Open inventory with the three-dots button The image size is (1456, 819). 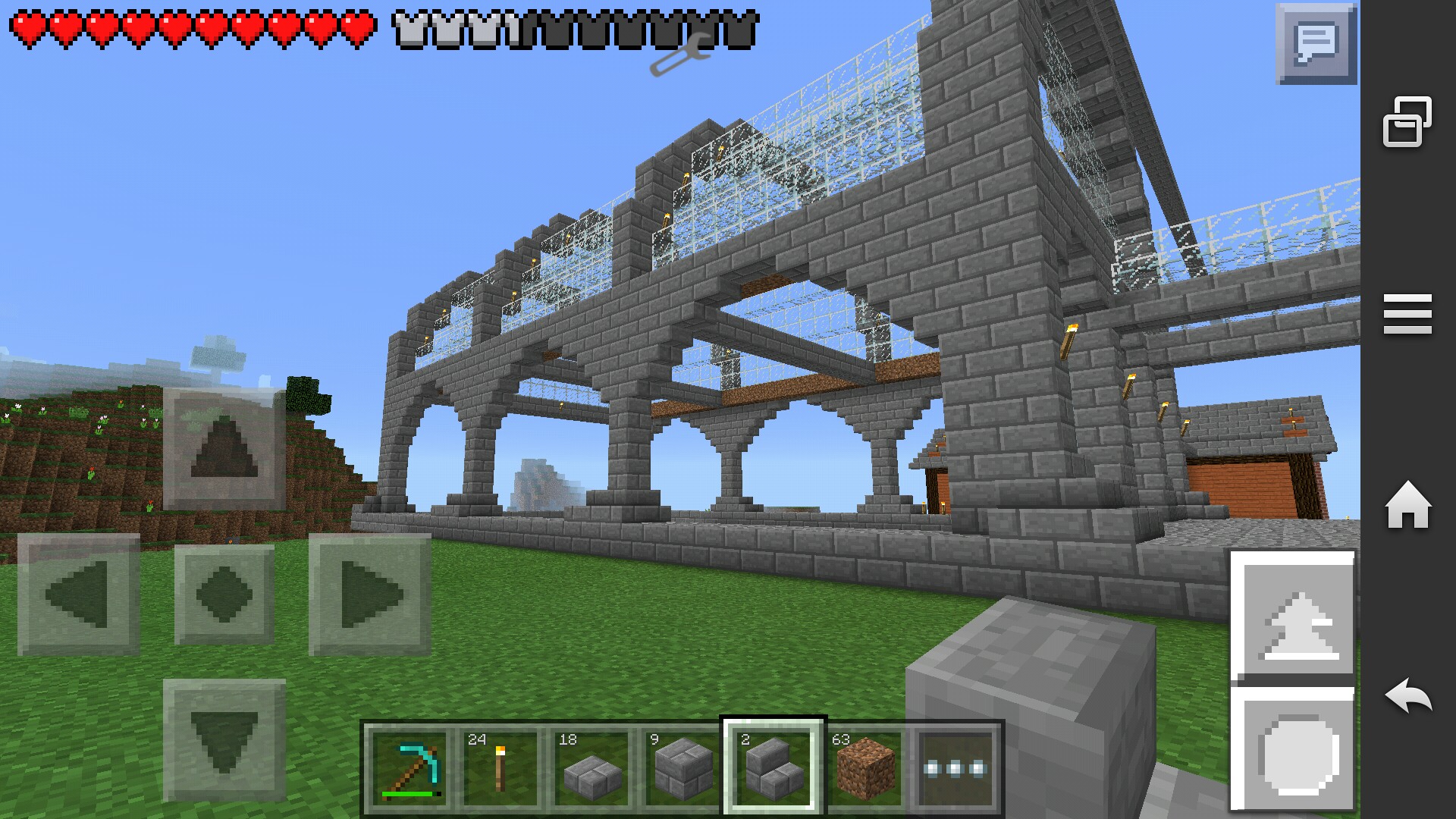pyautogui.click(x=955, y=767)
